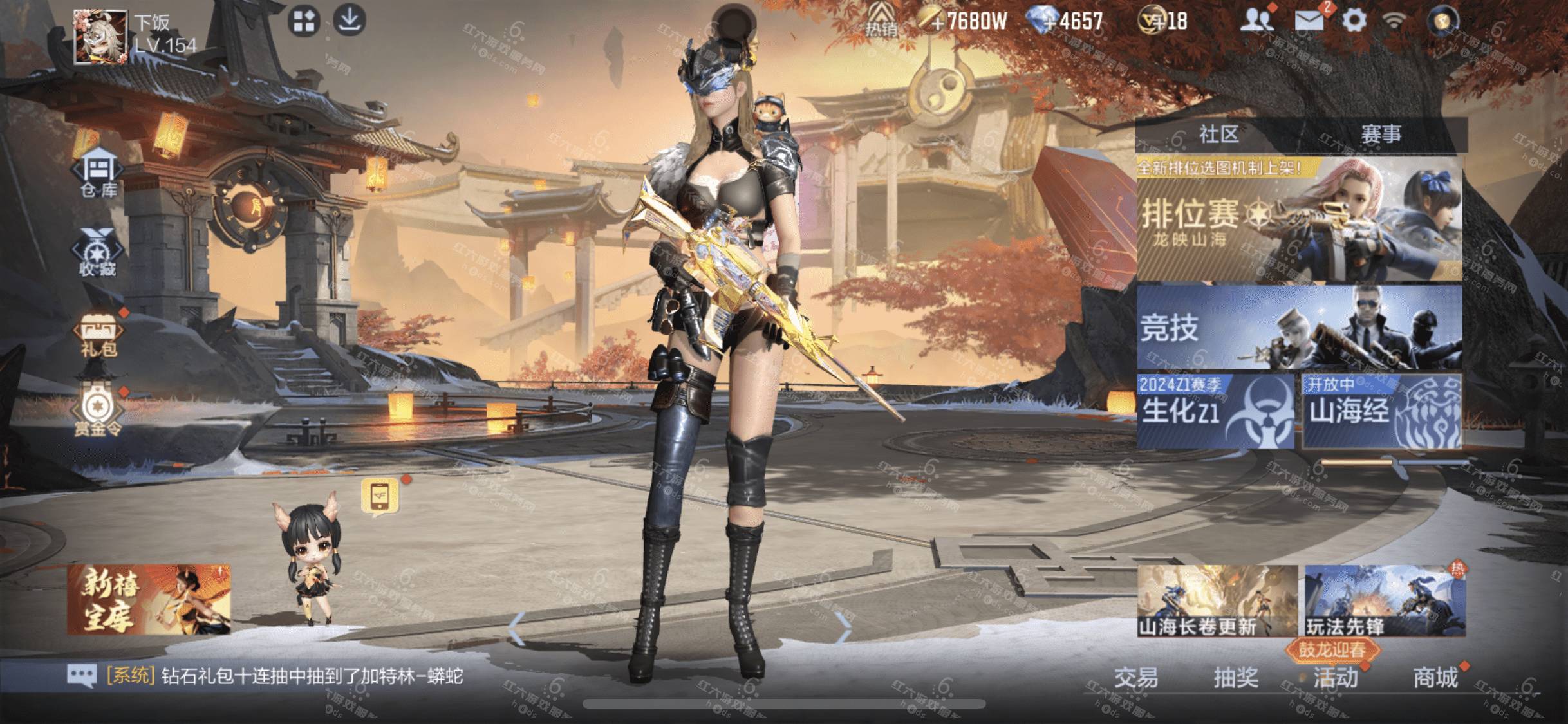Open the 收藏 collection menu
Screen dimensions: 1568x724
pos(98,253)
